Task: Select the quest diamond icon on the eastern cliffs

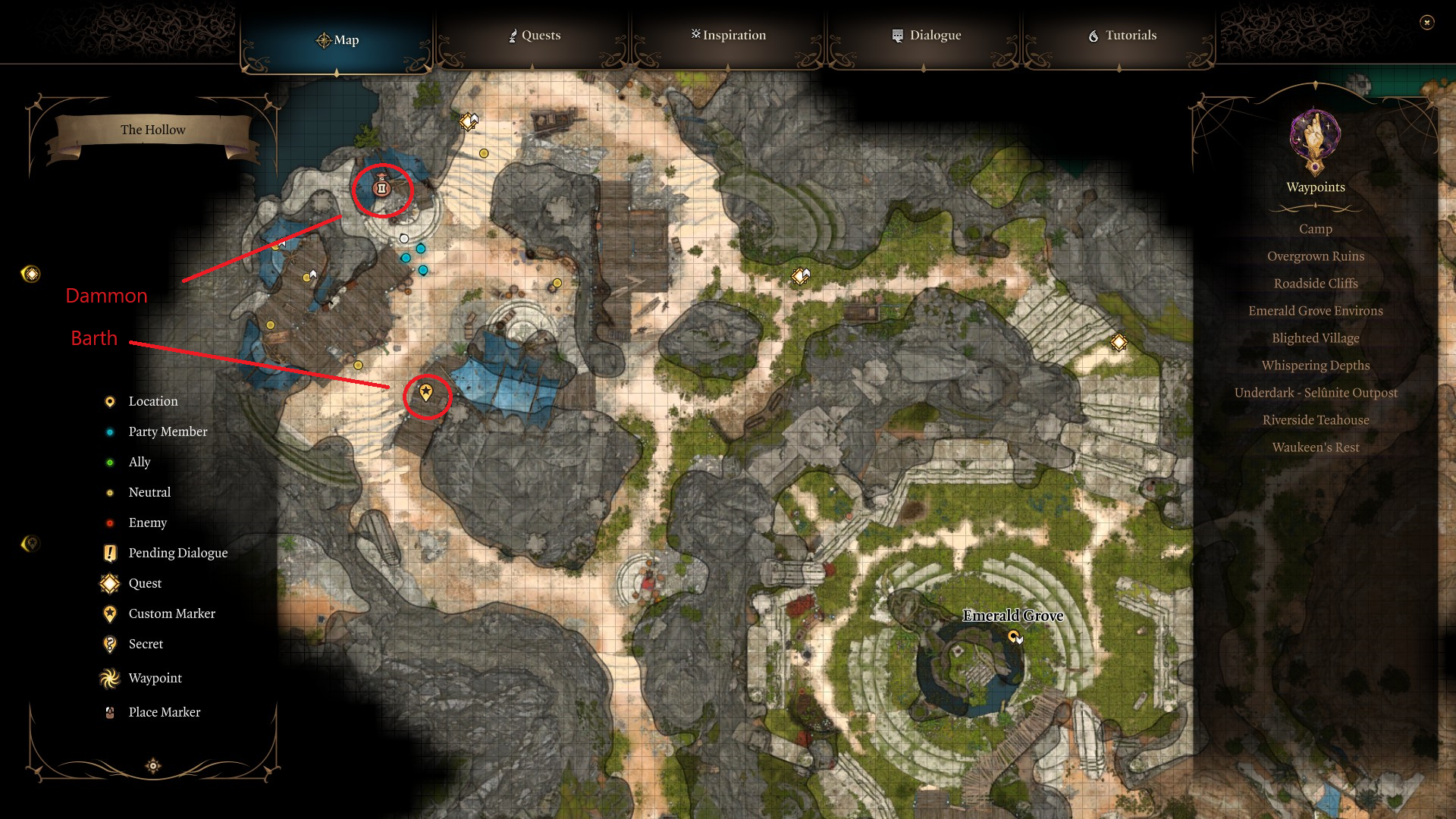Action: click(1119, 343)
